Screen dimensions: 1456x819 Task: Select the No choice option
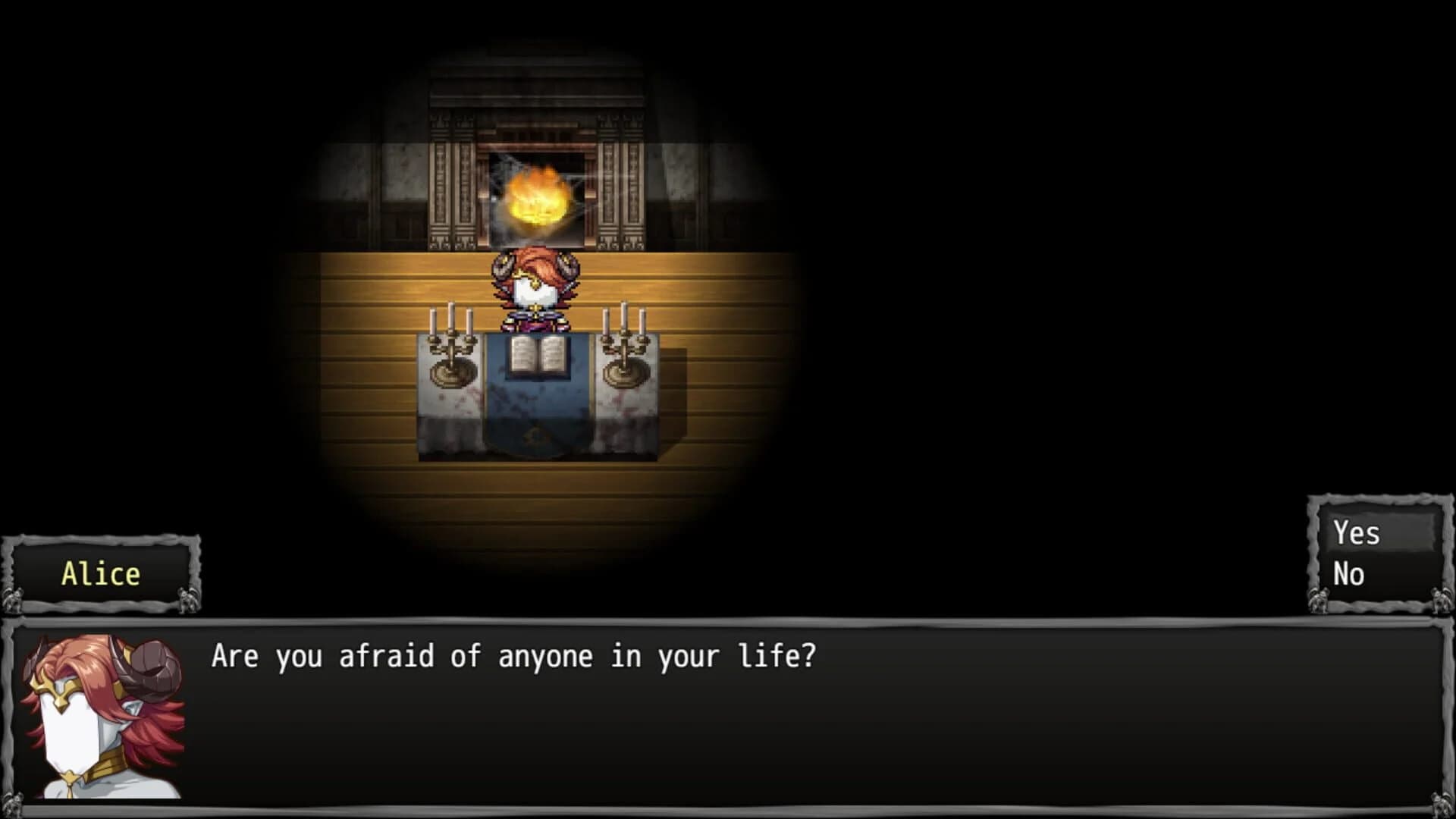tap(1349, 574)
